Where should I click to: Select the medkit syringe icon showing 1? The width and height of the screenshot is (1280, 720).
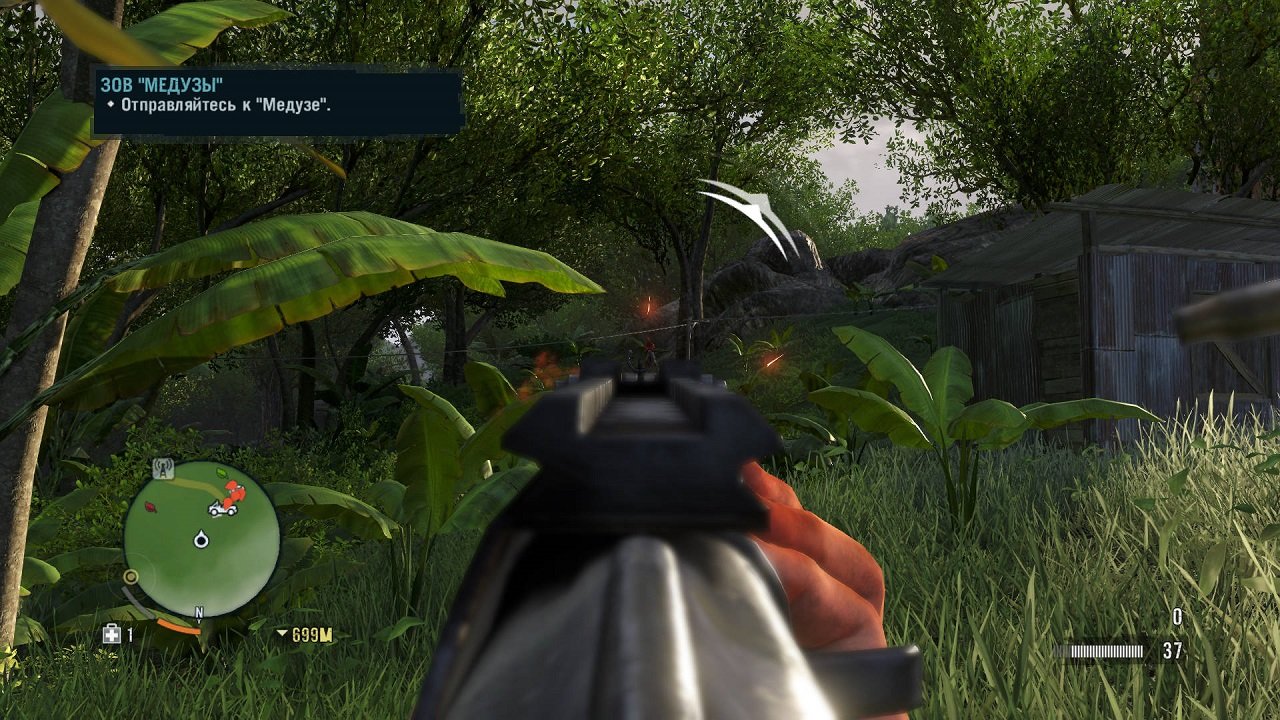pos(112,632)
